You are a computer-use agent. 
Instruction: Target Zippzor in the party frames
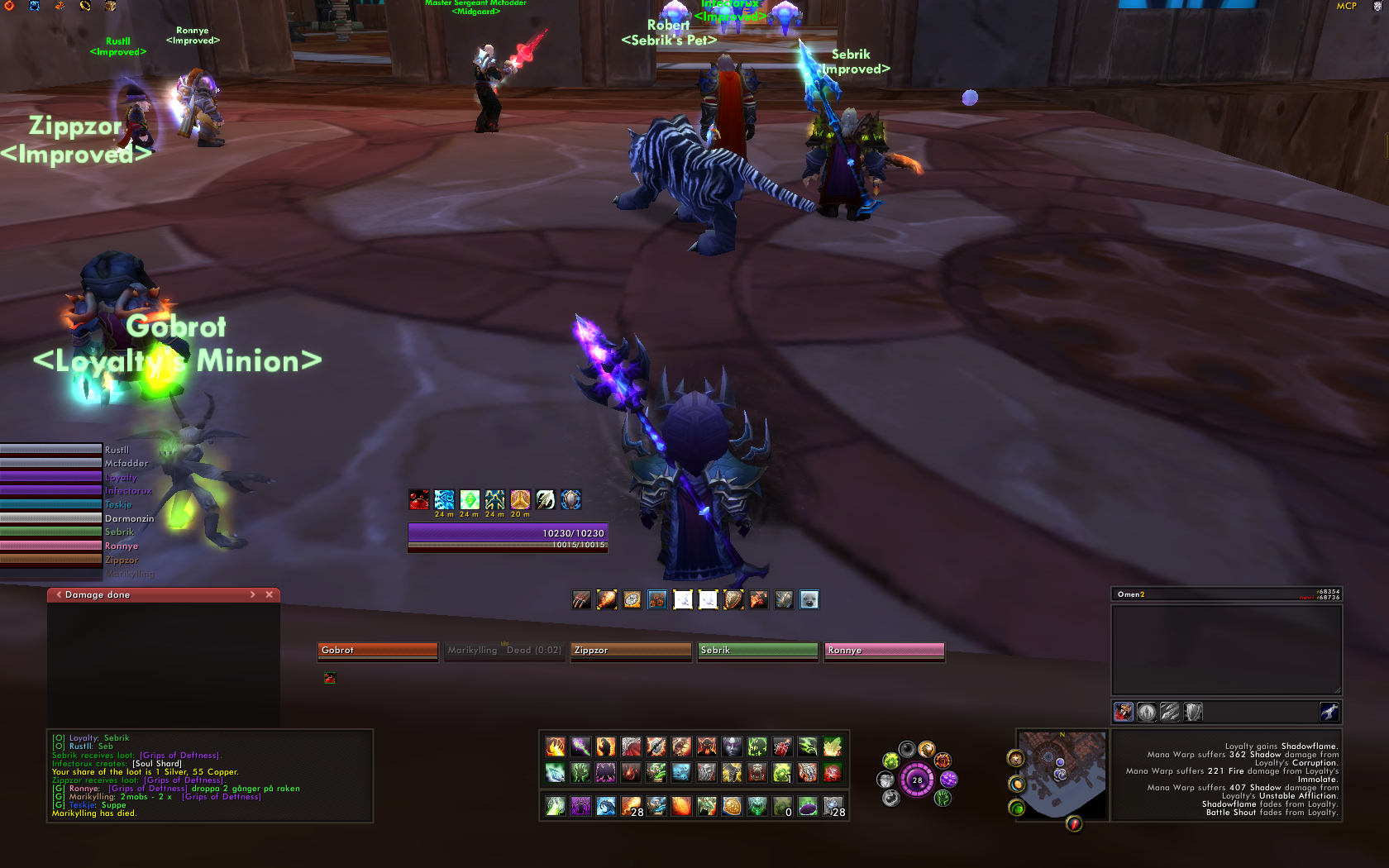[x=631, y=651]
